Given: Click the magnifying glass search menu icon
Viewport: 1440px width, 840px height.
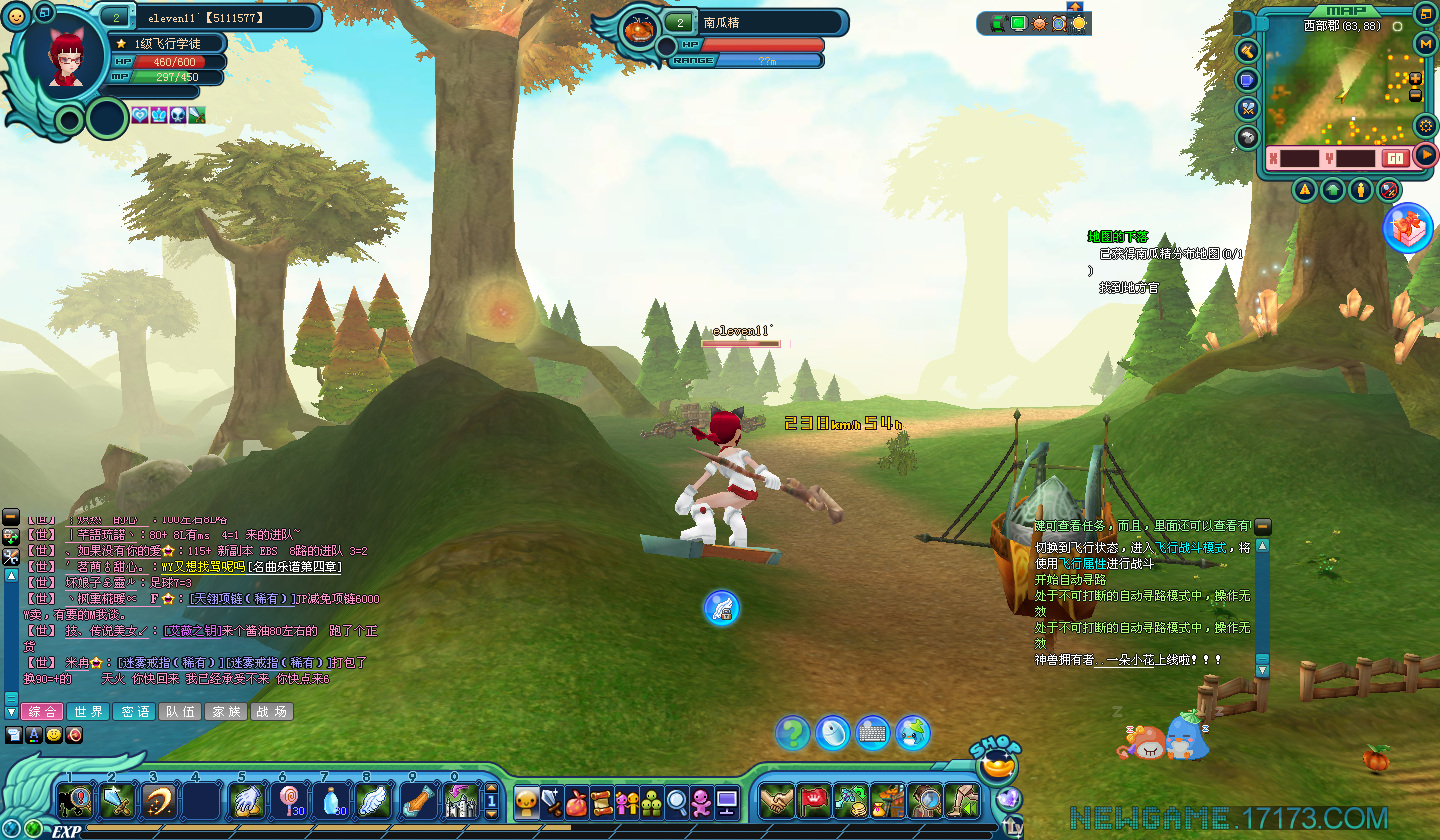Looking at the screenshot, I should point(677,802).
